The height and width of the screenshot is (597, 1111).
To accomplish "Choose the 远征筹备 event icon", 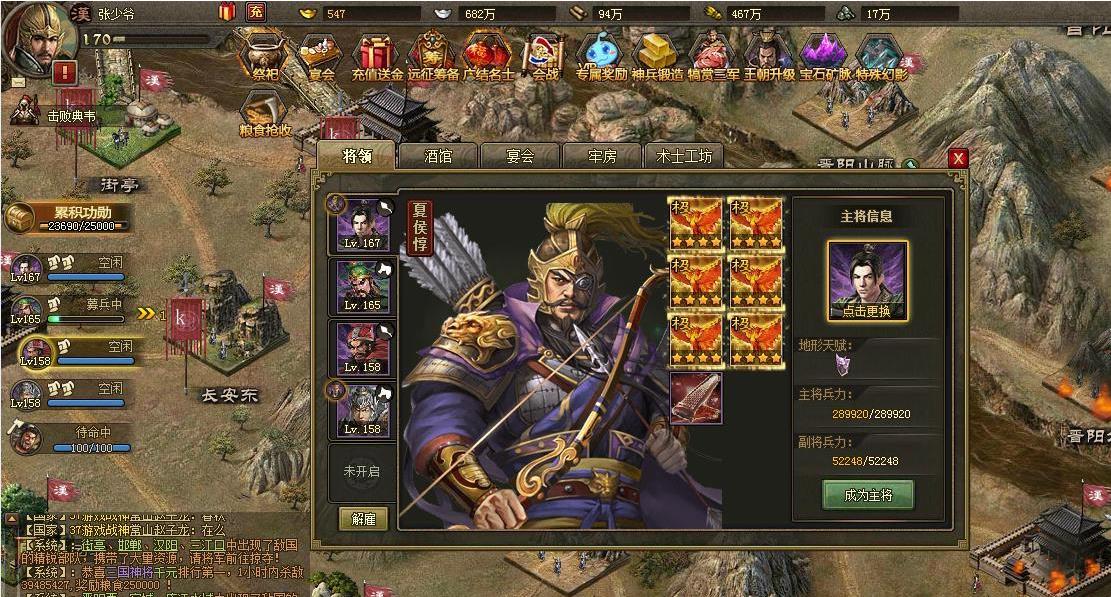I will click(432, 55).
